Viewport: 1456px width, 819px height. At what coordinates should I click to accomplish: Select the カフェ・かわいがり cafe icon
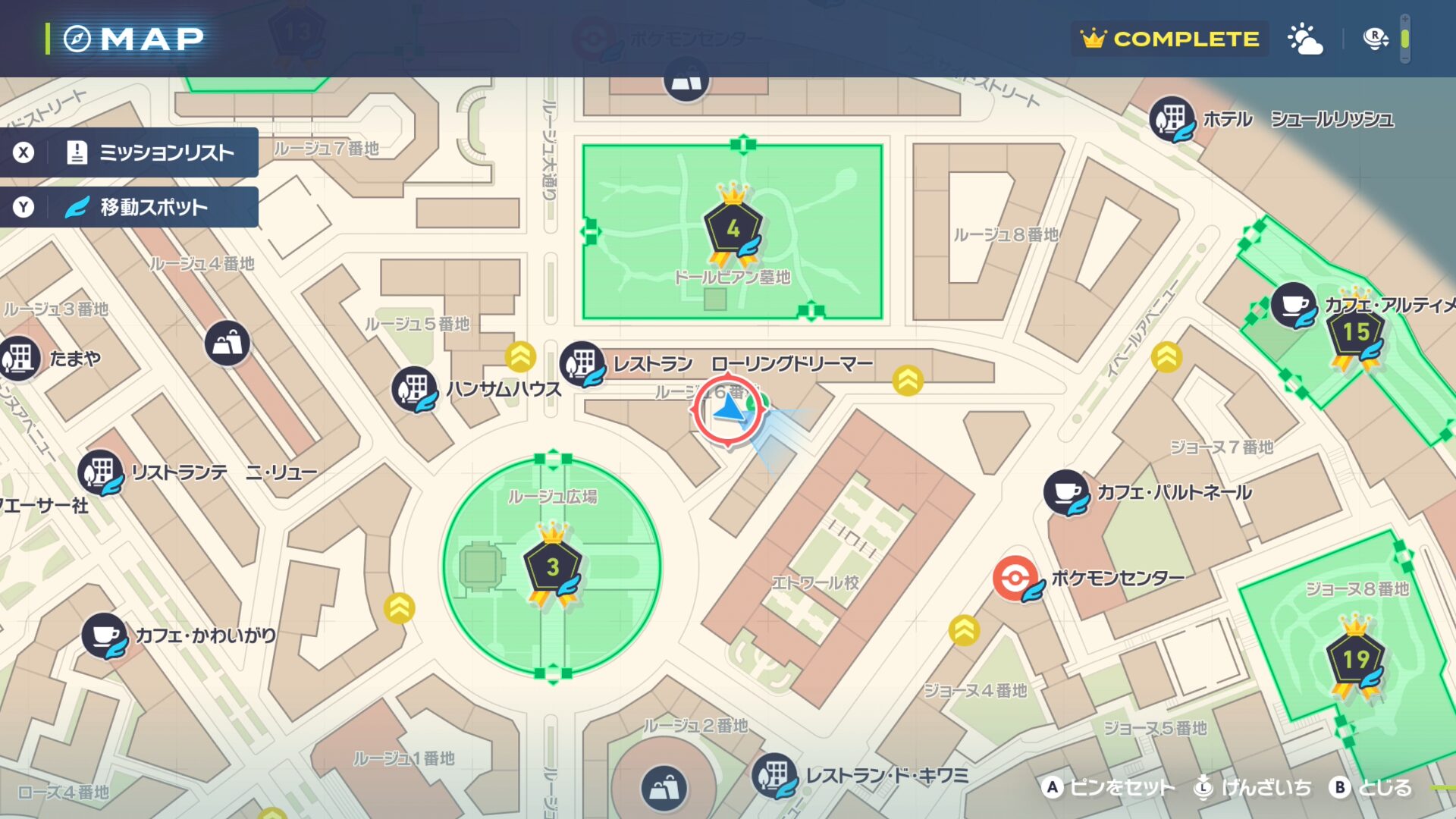pos(104,635)
